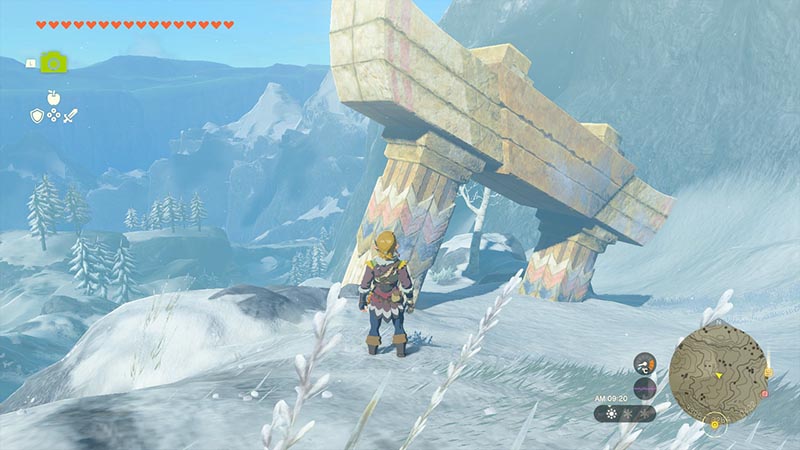Select the yellow chest marker on minimap edge
This screenshot has width=800, height=450.
[x=767, y=372]
